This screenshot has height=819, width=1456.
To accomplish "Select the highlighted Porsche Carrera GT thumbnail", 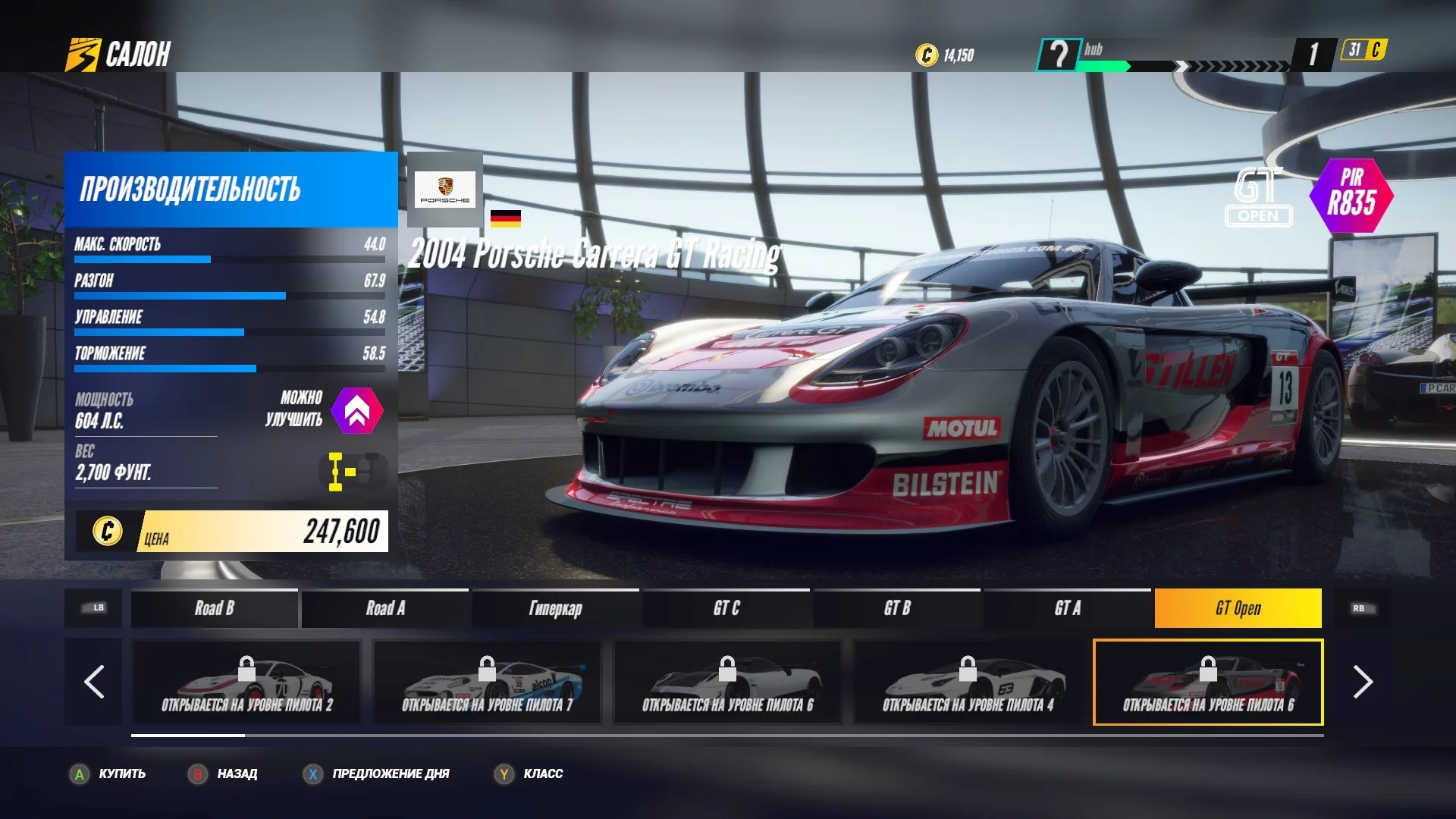I will coord(1207,682).
